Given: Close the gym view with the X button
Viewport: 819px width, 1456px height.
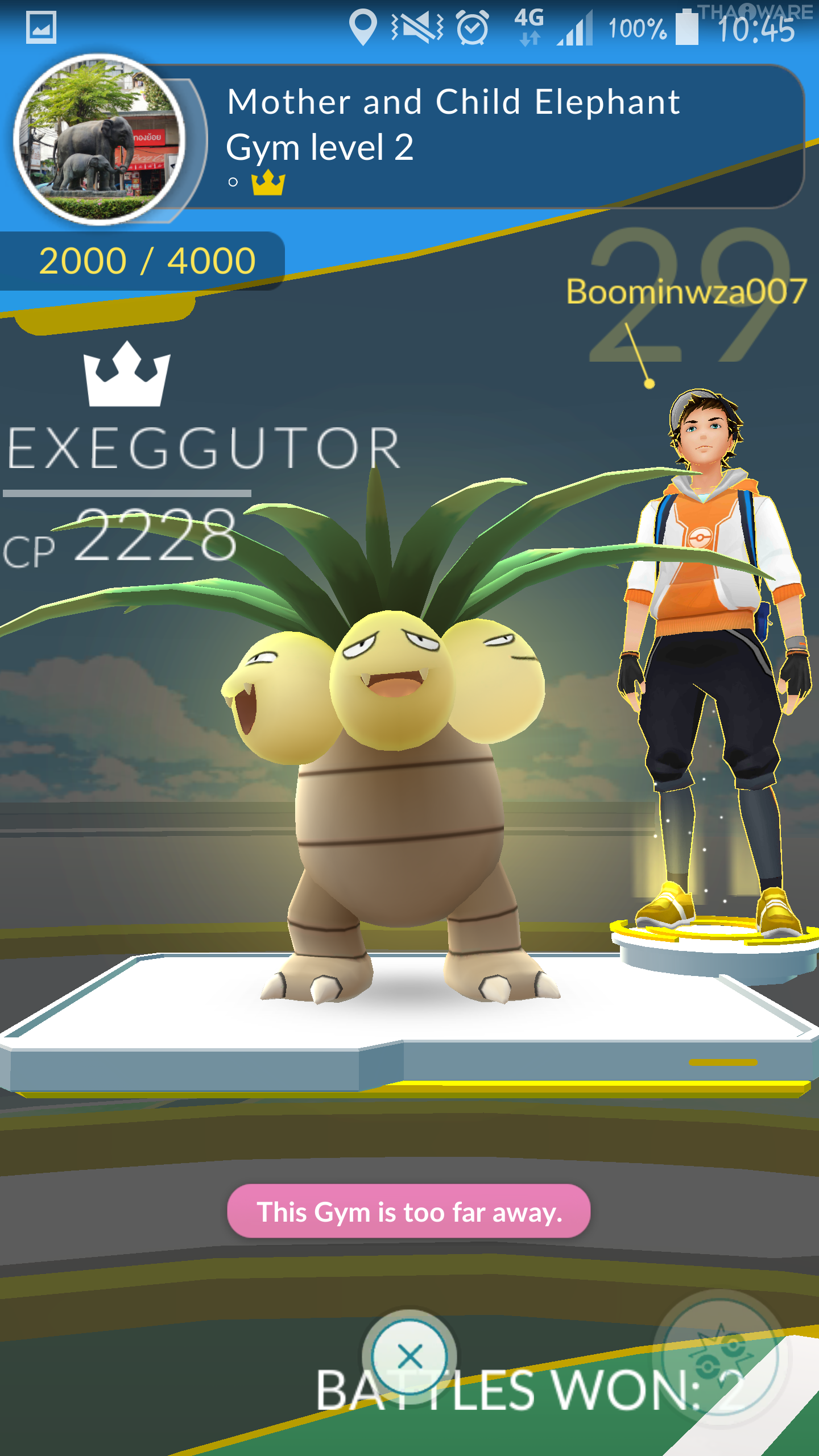Looking at the screenshot, I should (409, 1356).
